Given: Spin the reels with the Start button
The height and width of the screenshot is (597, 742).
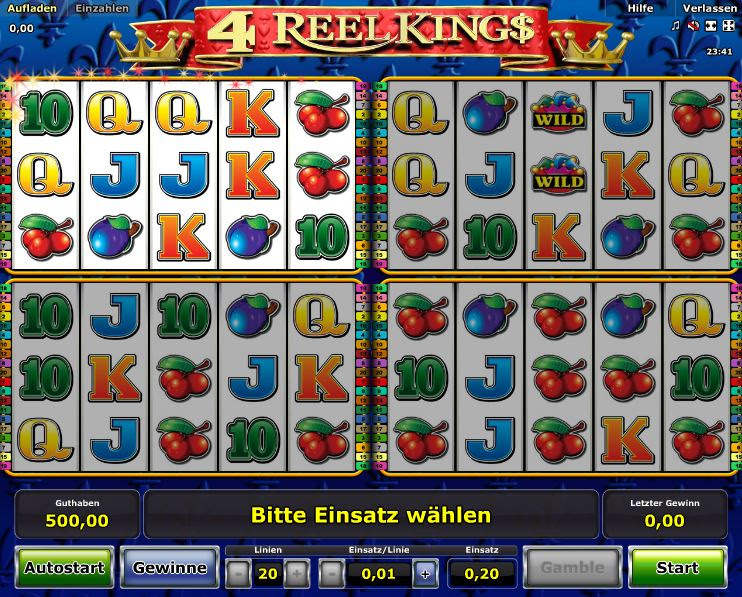Looking at the screenshot, I should point(677,568).
